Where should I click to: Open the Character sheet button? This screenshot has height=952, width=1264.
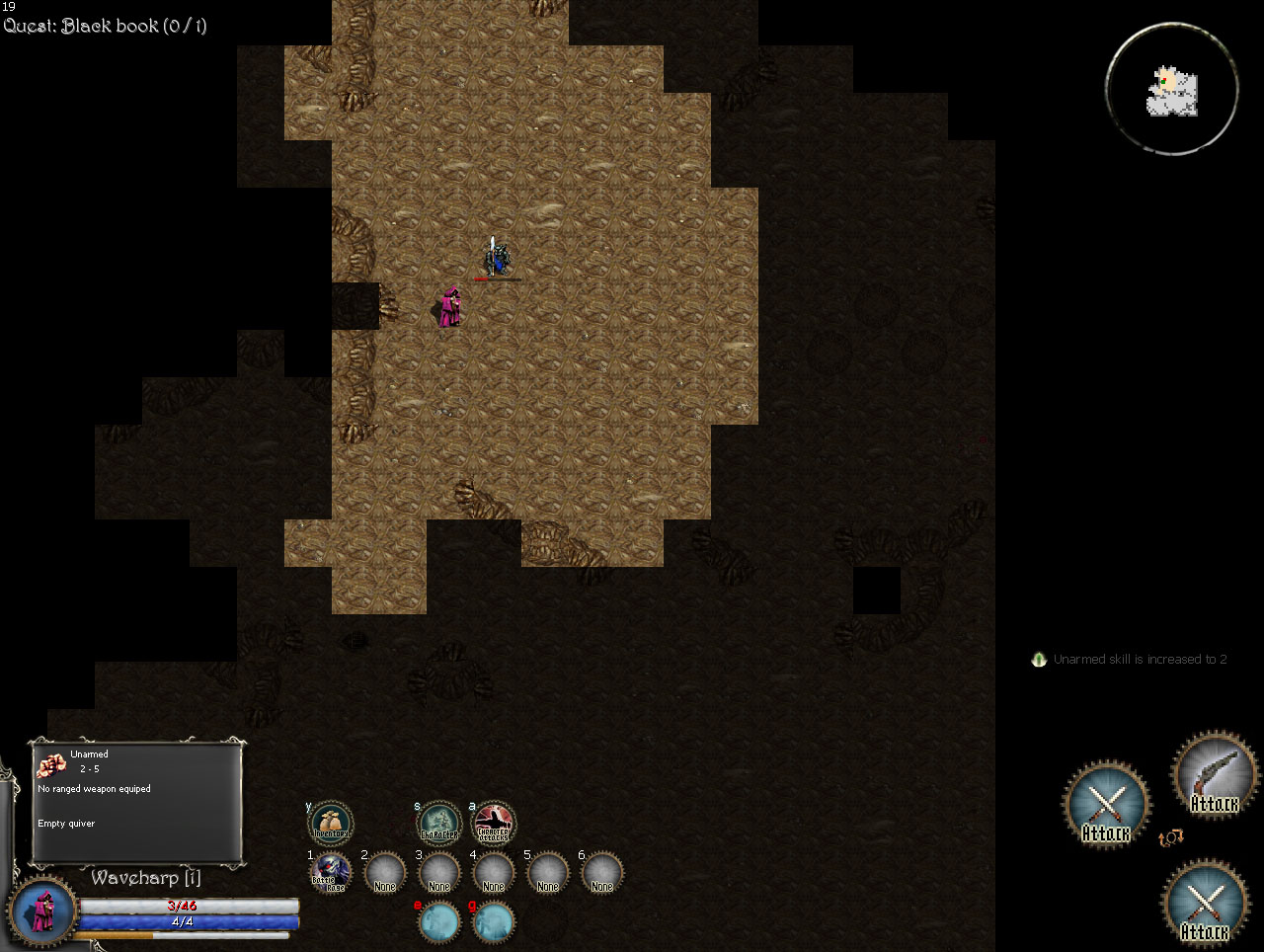pyautogui.click(x=438, y=823)
